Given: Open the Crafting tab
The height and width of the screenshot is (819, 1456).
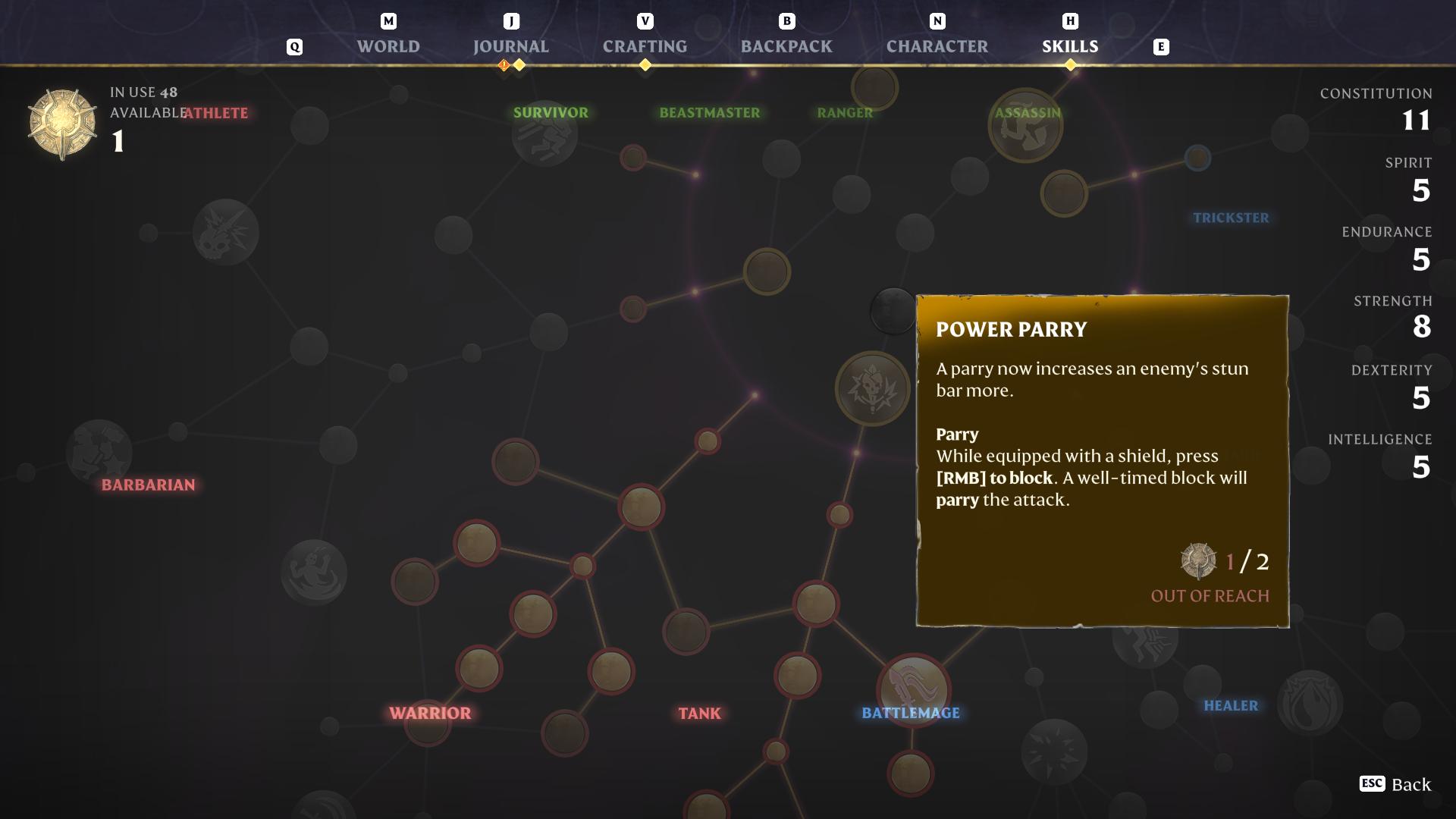Looking at the screenshot, I should coord(645,46).
